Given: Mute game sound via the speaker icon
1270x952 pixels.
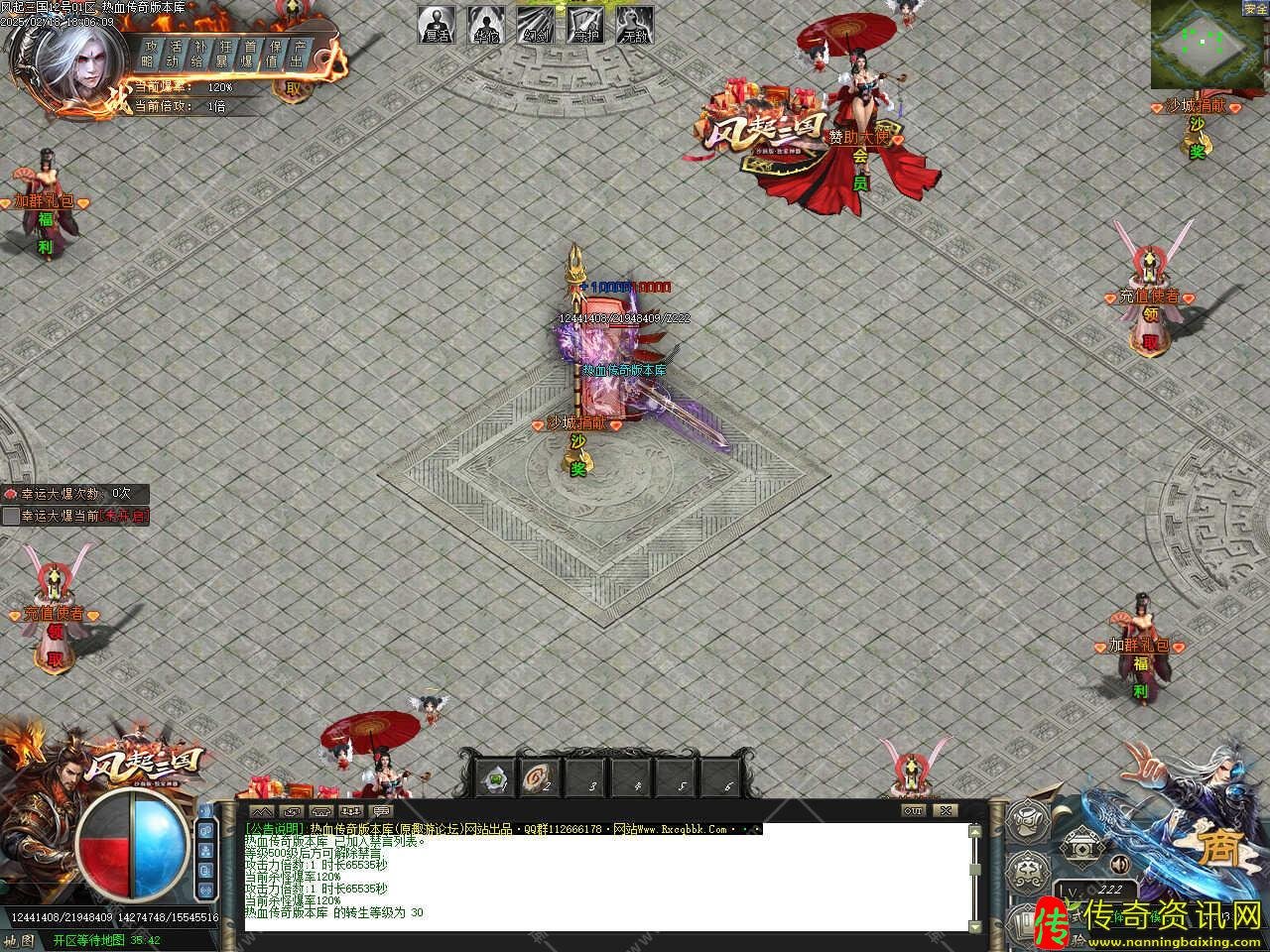Looking at the screenshot, I should [1119, 866].
